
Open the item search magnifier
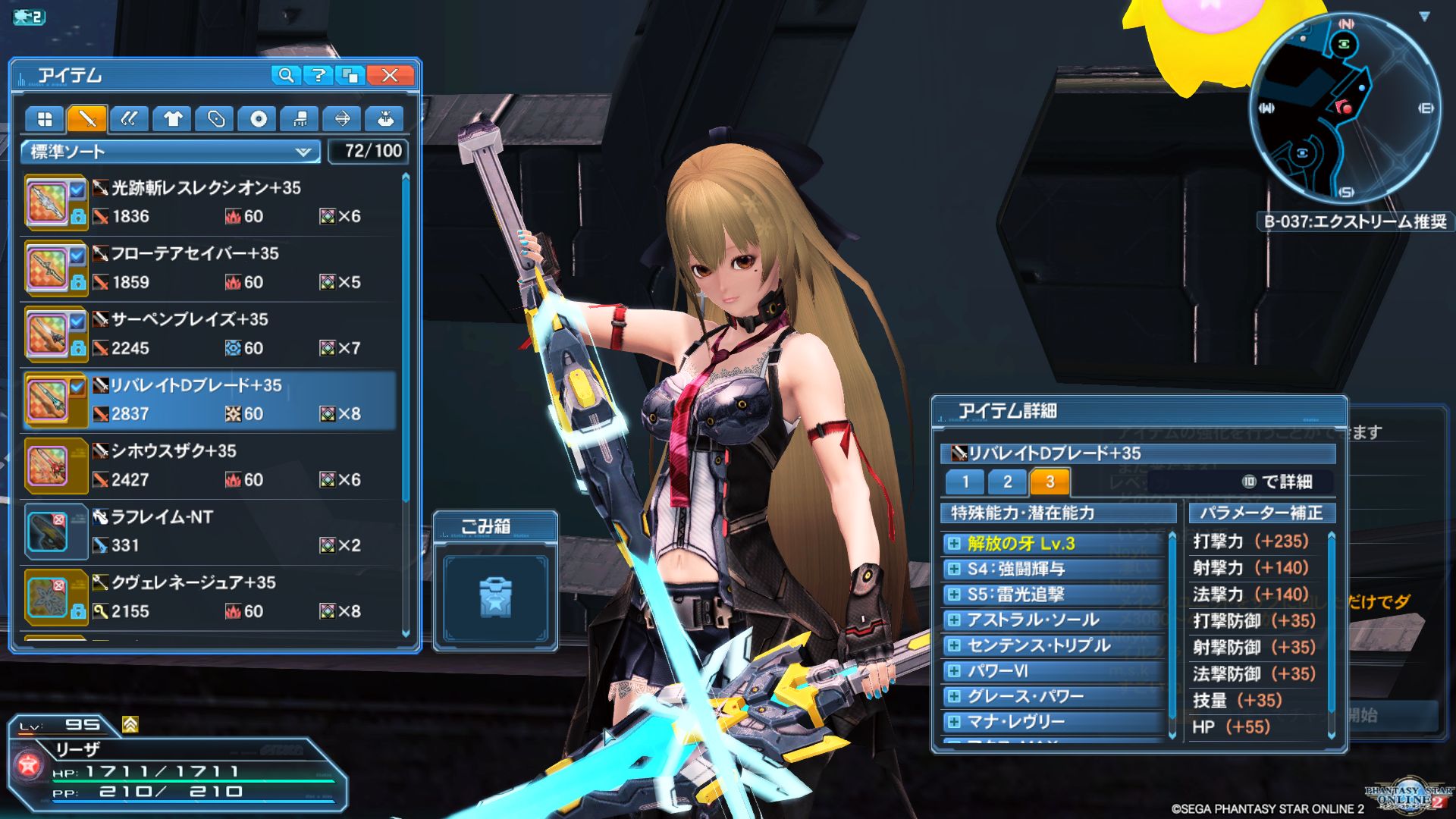pos(286,75)
